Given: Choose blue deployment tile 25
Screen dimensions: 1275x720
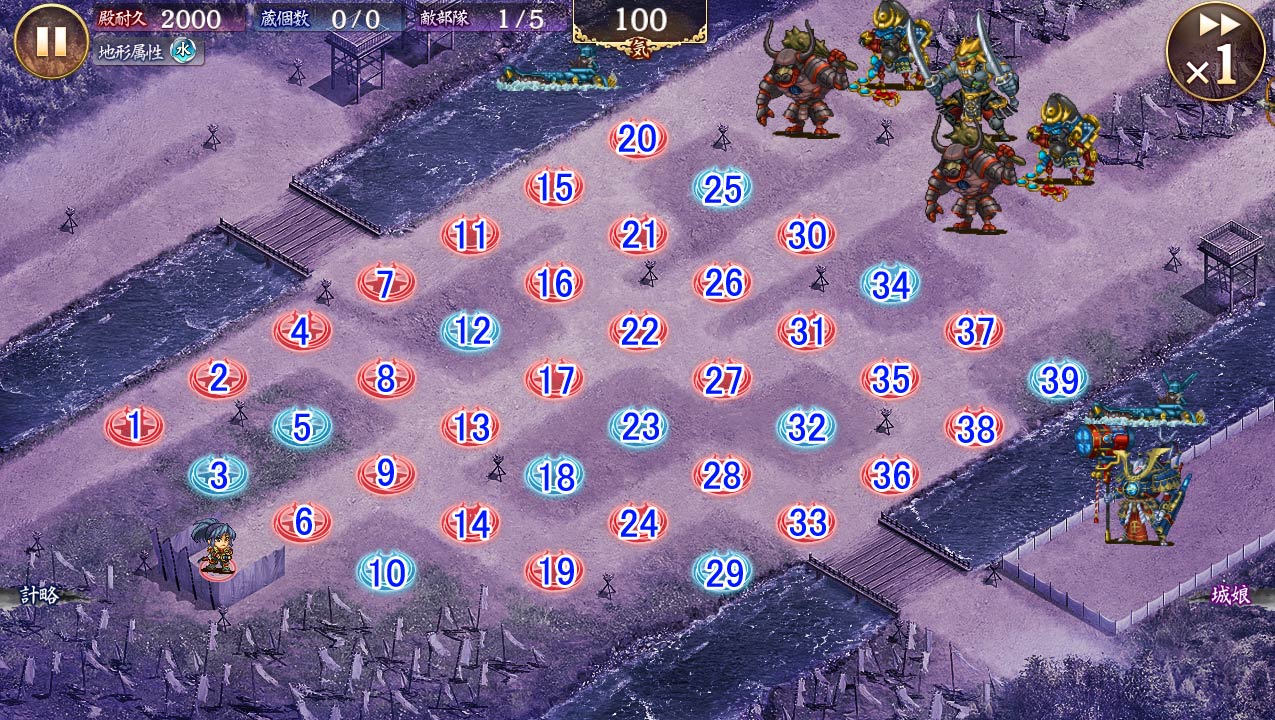Looking at the screenshot, I should pyautogui.click(x=722, y=188).
